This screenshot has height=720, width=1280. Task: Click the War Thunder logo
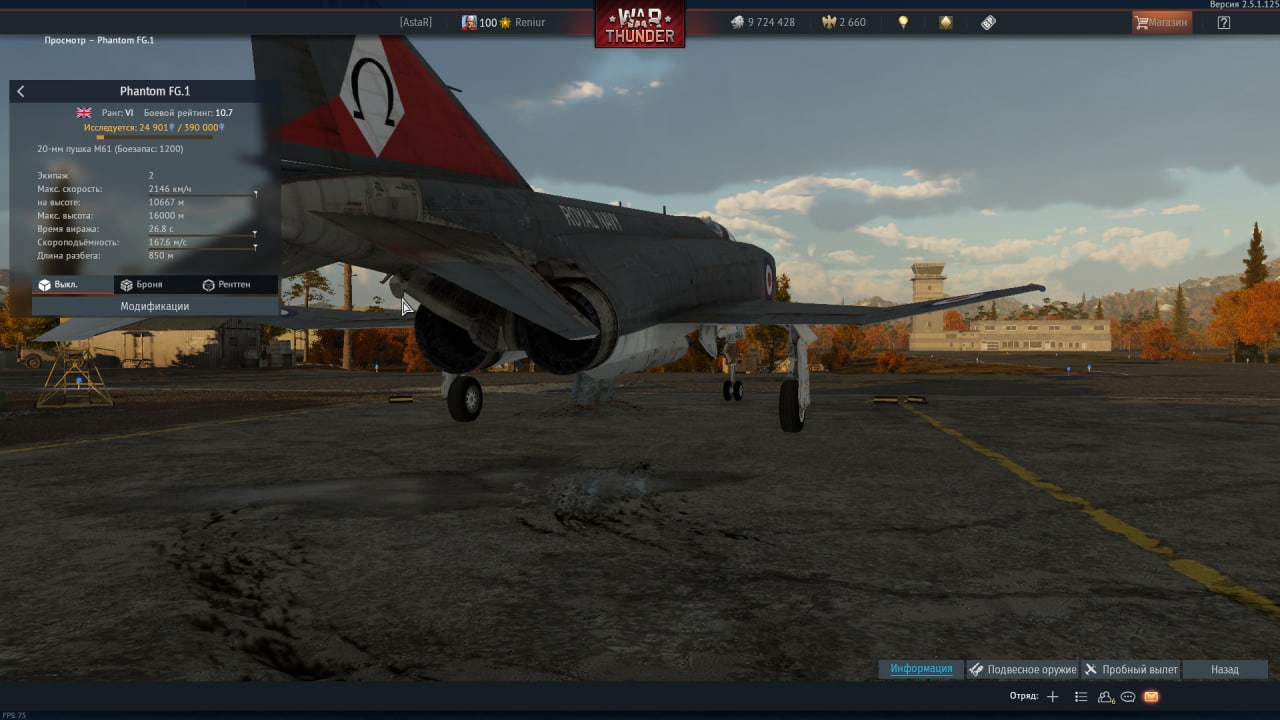click(640, 24)
